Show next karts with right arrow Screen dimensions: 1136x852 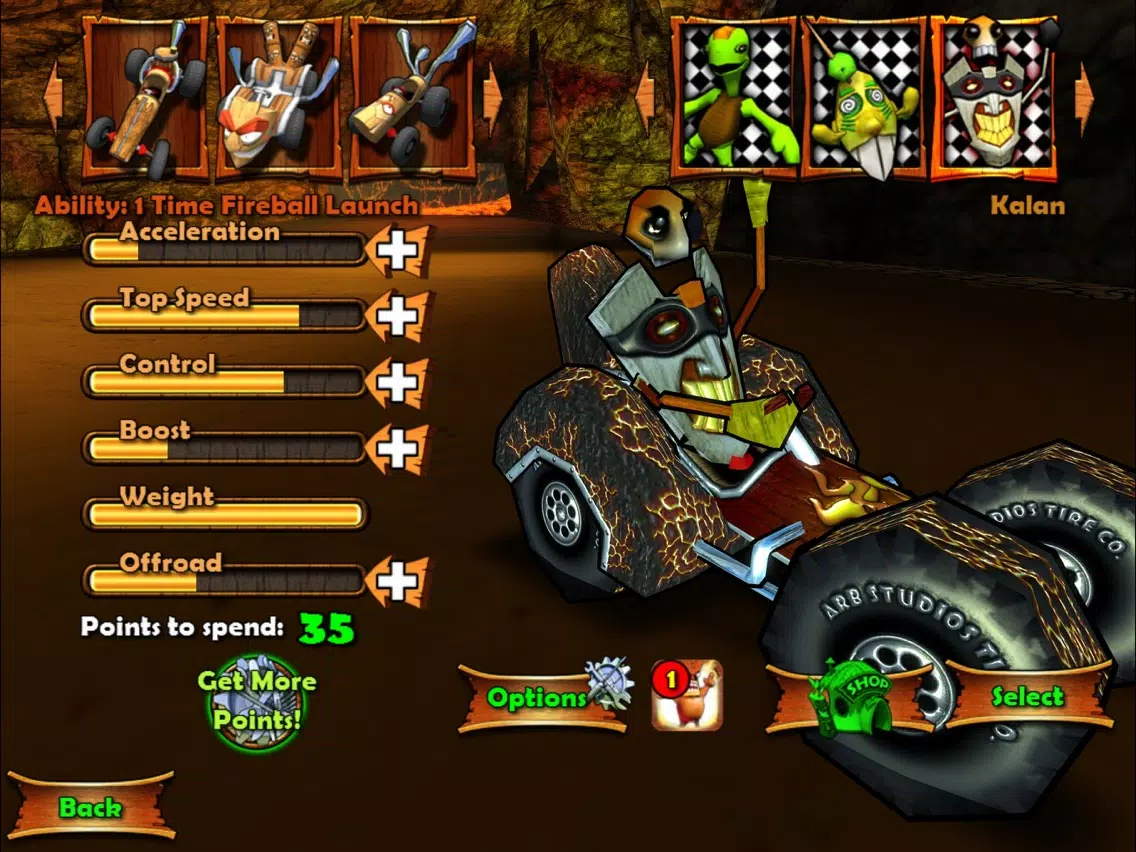492,97
